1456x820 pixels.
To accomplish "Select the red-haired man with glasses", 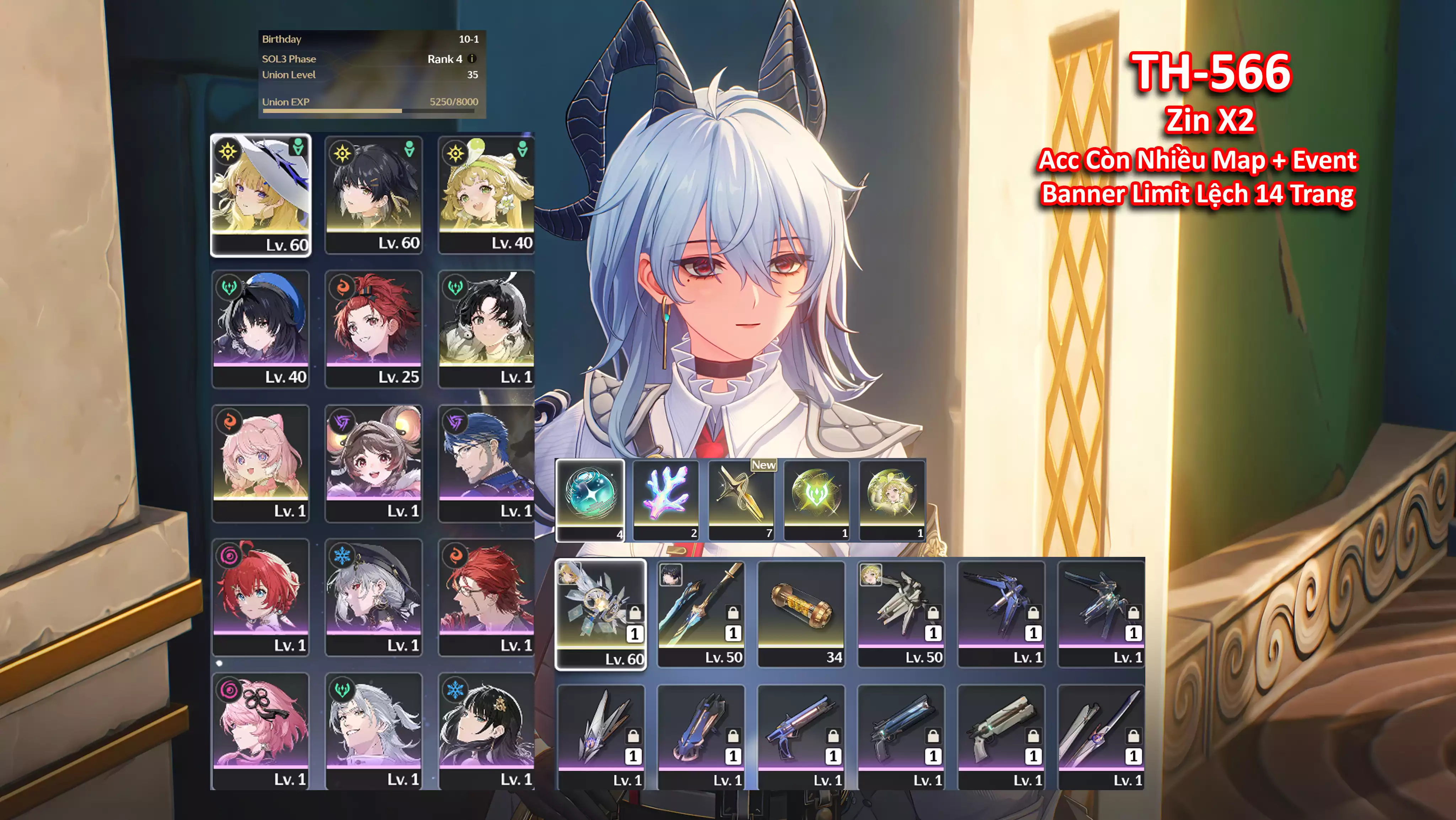I will tap(486, 597).
